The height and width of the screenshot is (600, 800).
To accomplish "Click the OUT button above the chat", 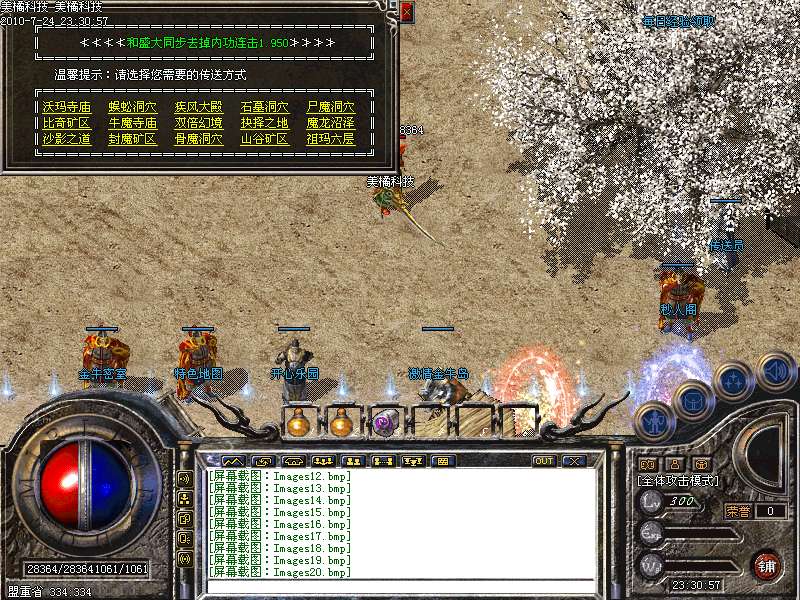I will click(544, 461).
